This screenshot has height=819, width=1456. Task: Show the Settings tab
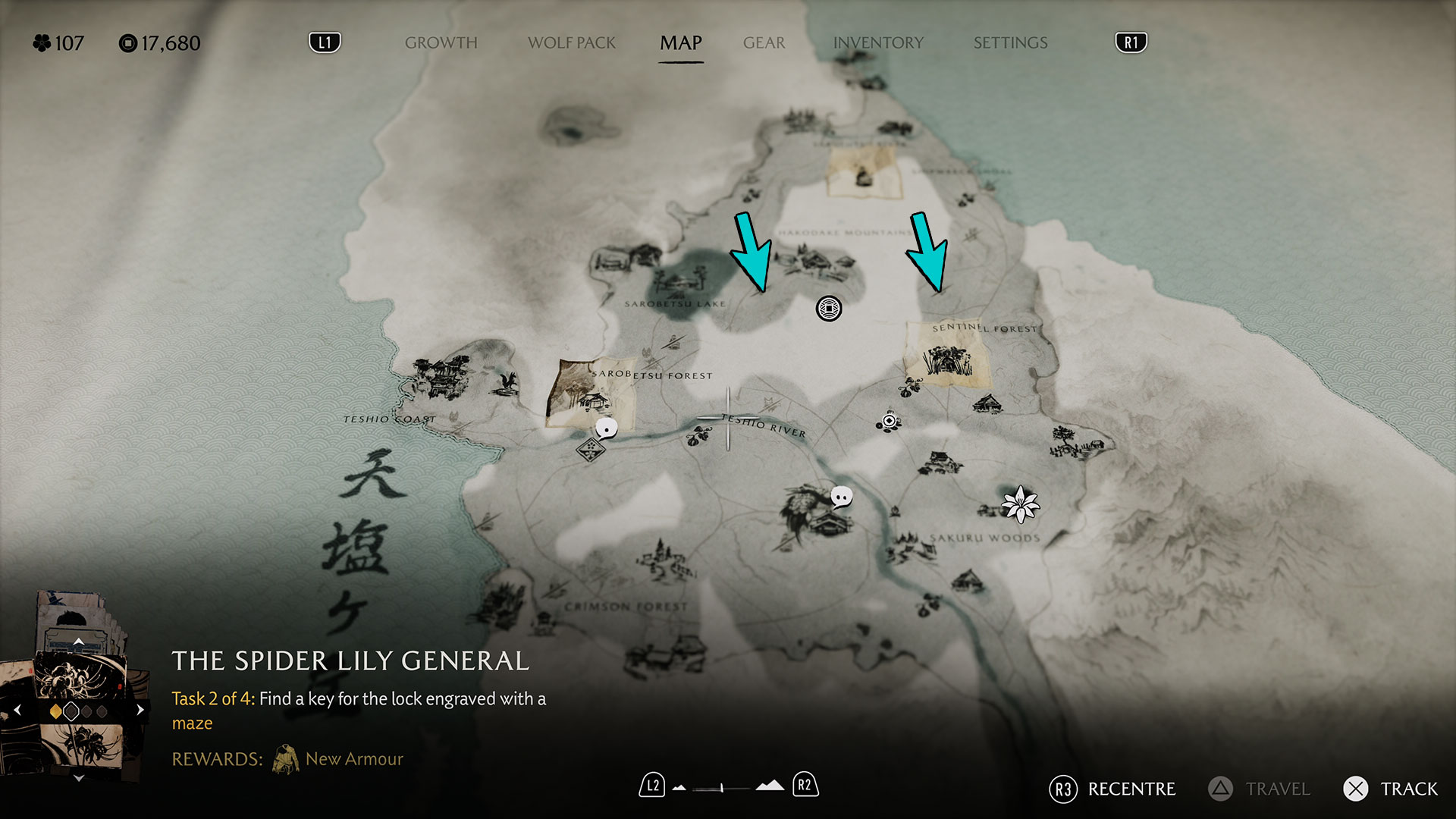click(1010, 43)
